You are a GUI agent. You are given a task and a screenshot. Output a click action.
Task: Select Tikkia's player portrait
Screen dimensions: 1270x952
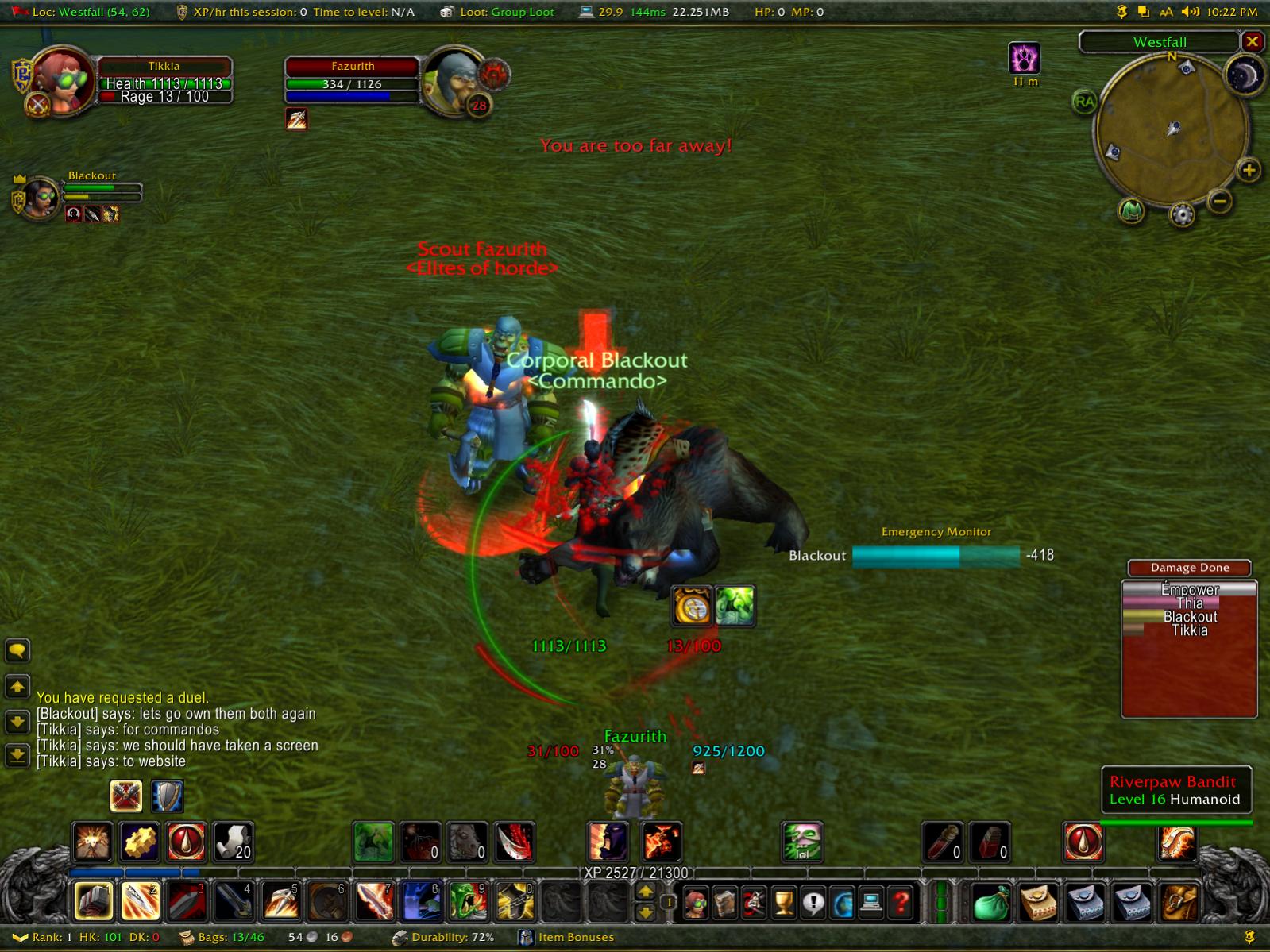tap(62, 80)
